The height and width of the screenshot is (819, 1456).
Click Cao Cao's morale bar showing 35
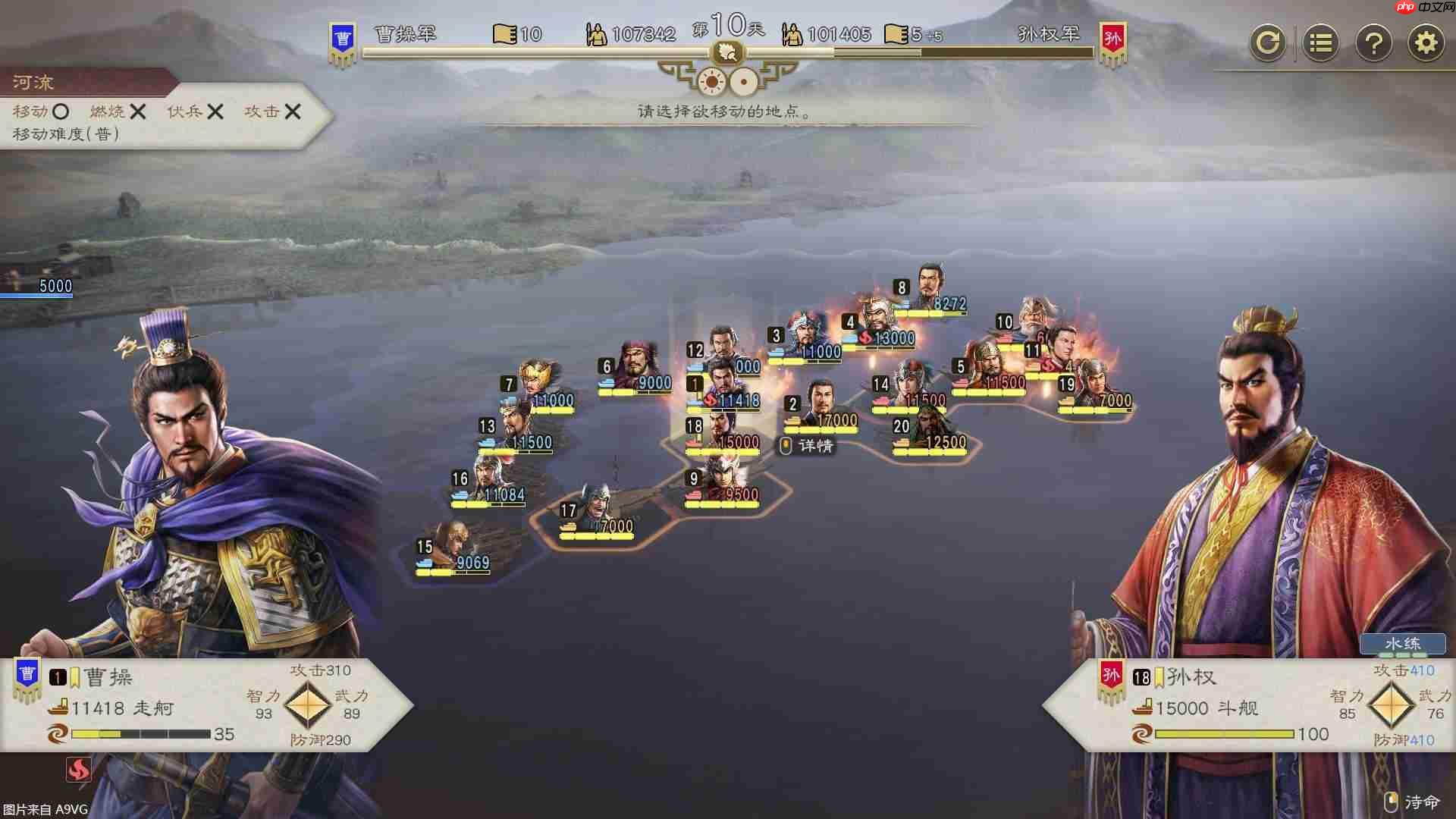(140, 733)
